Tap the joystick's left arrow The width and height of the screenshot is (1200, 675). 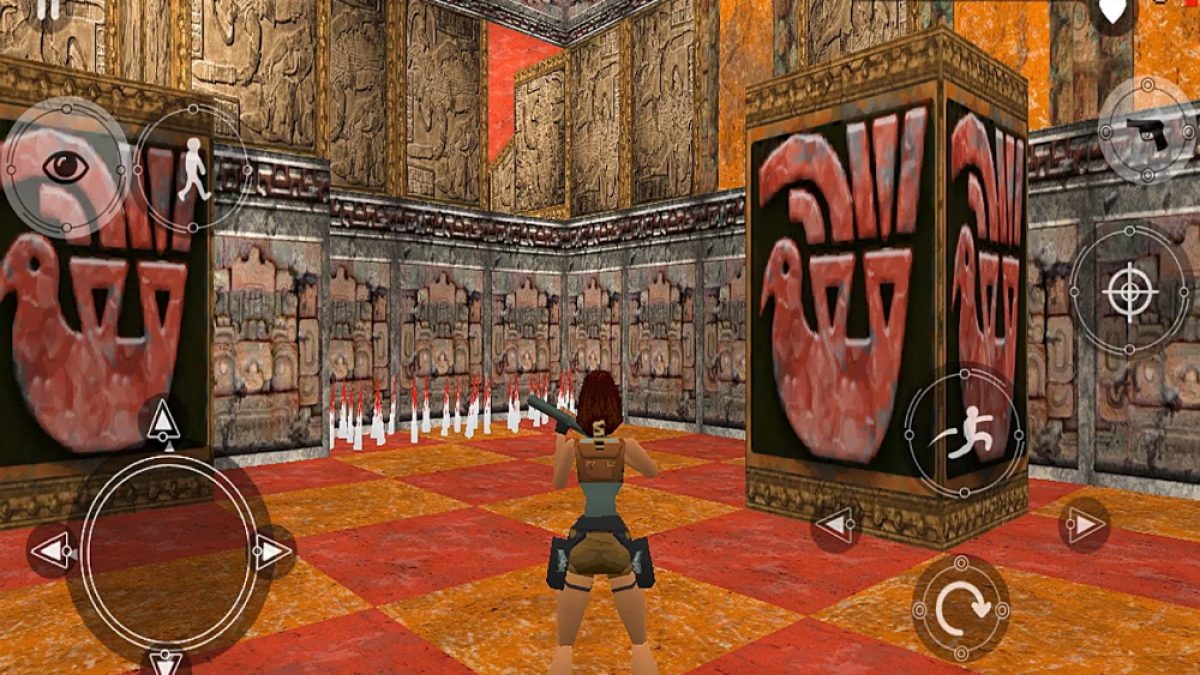pos(50,551)
